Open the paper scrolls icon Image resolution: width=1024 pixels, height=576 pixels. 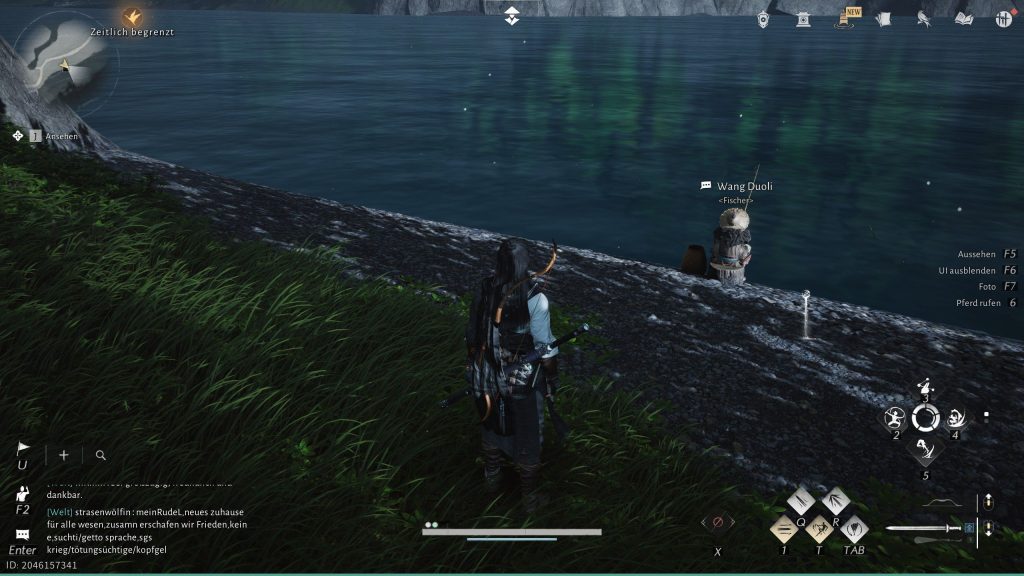(883, 19)
